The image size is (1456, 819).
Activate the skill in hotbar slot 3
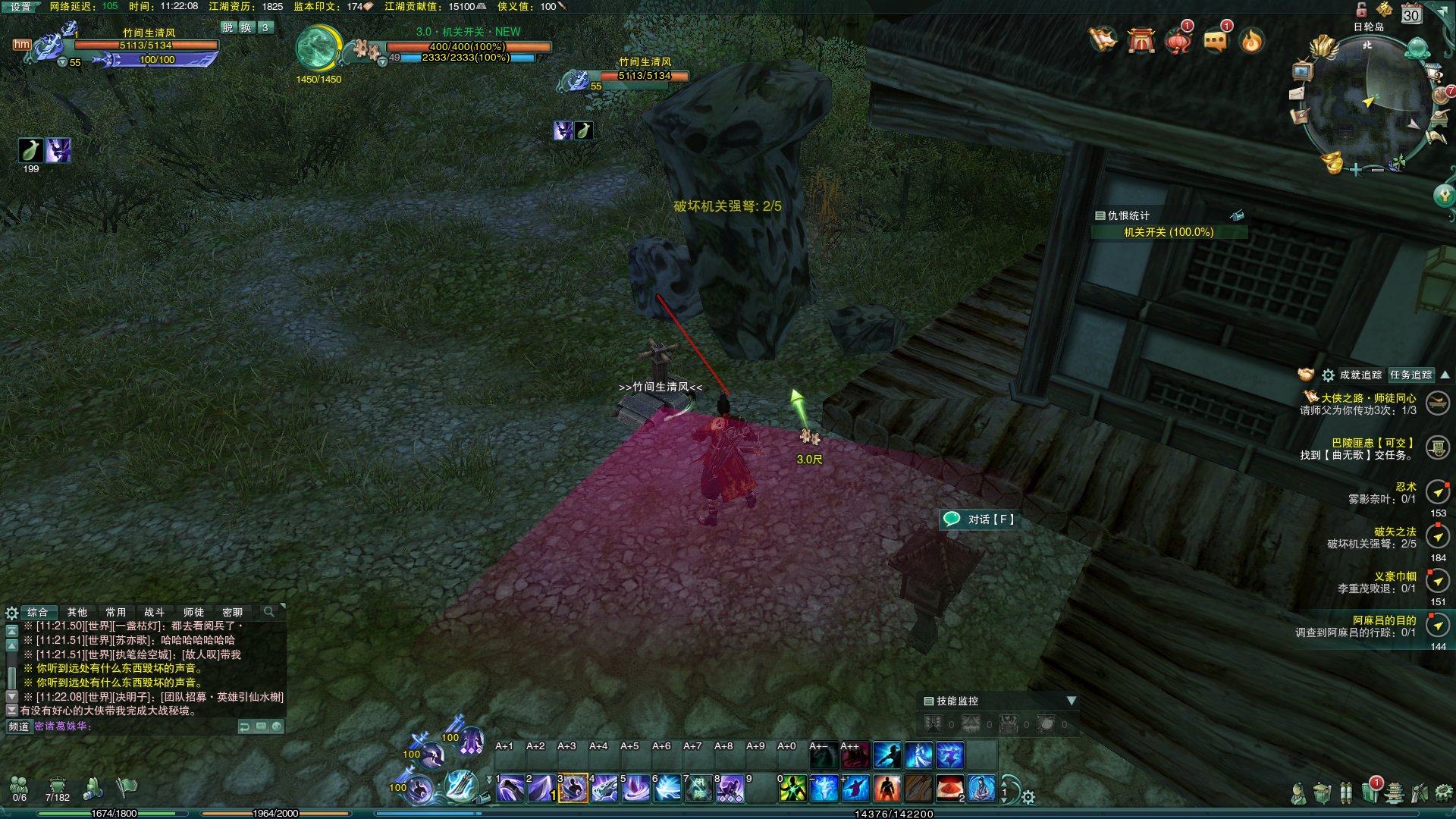pos(573,789)
